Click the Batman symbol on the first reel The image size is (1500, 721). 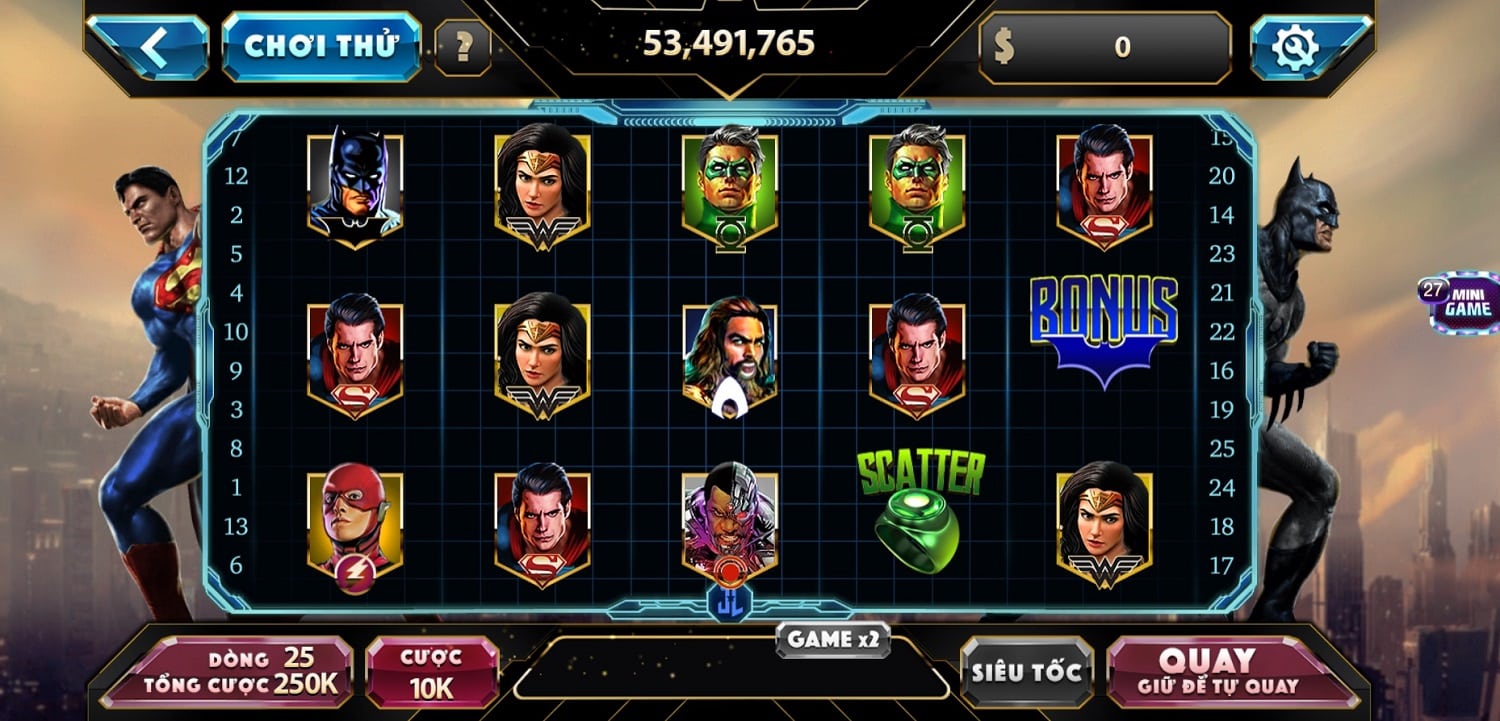click(355, 185)
